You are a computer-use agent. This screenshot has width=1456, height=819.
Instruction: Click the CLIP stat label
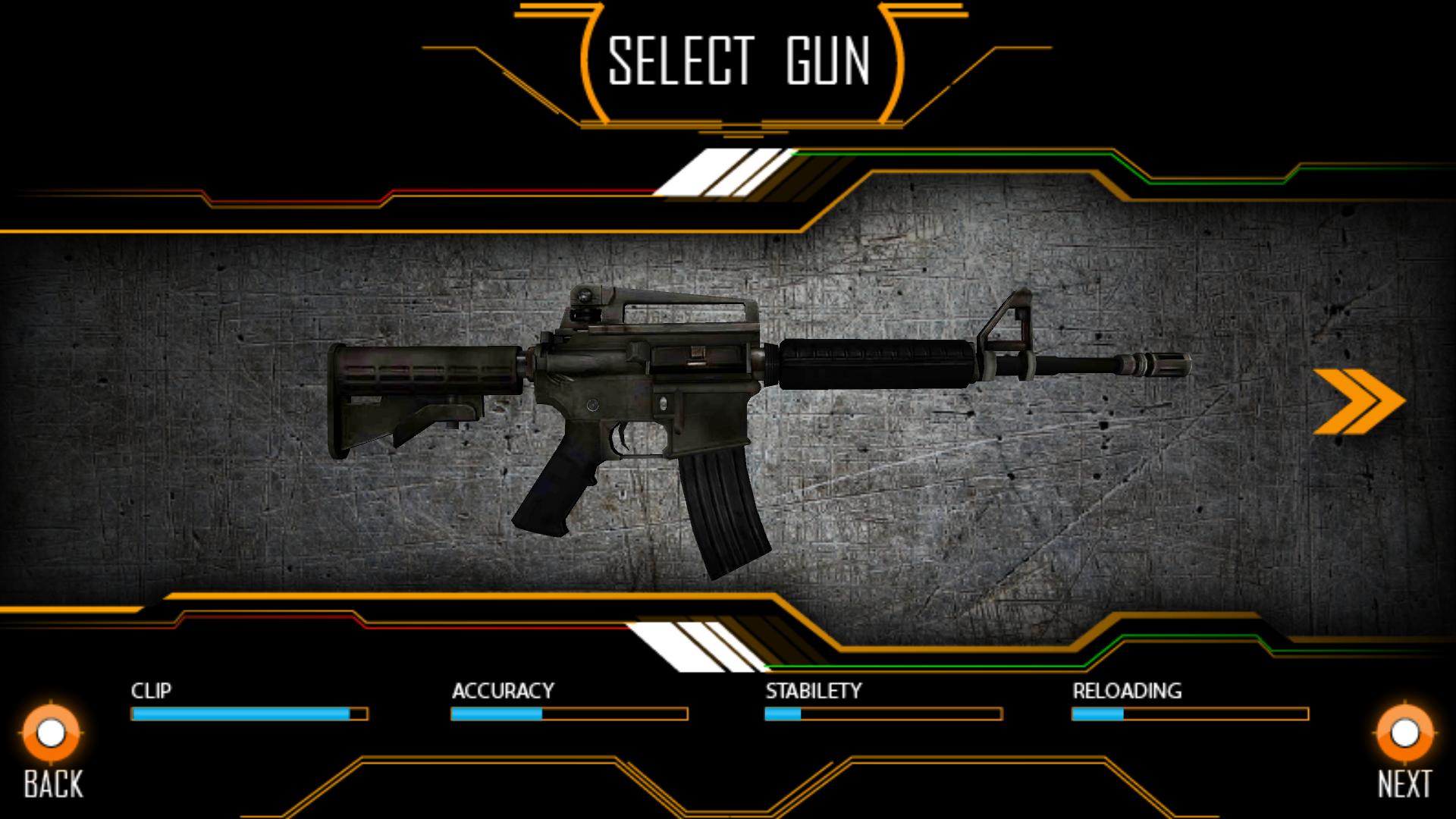click(x=151, y=691)
